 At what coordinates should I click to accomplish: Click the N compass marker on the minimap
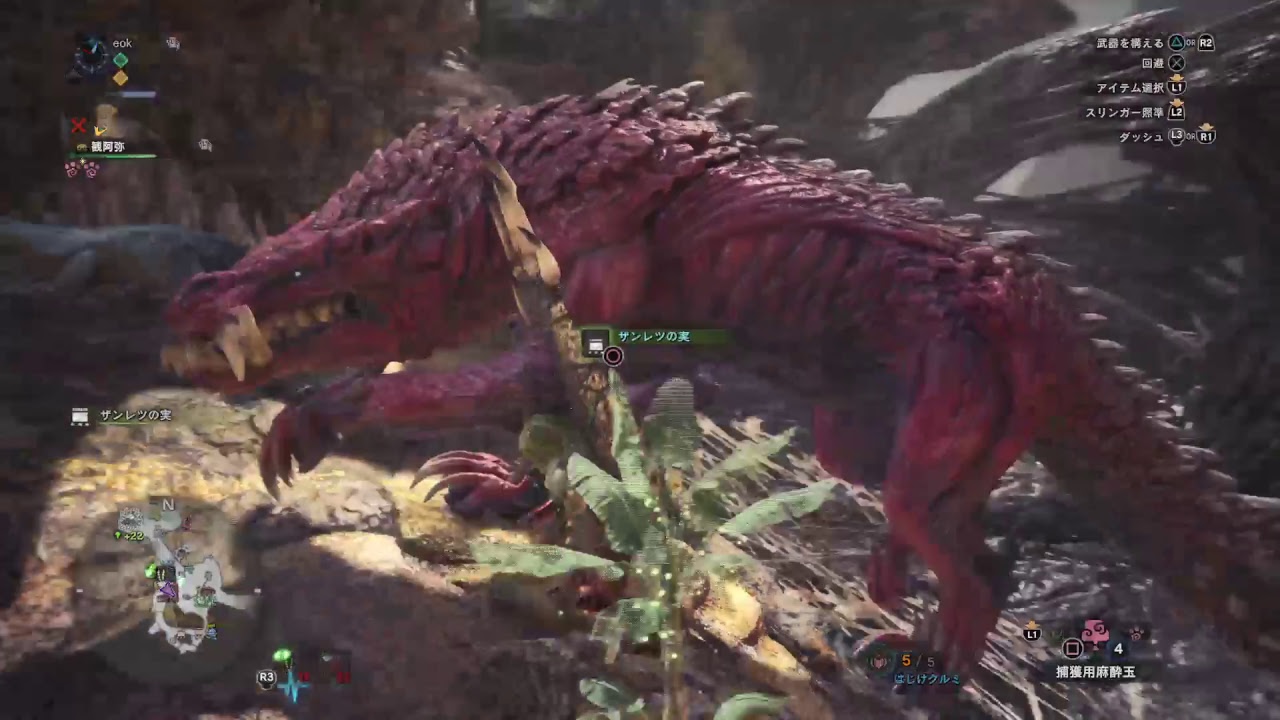[167, 506]
